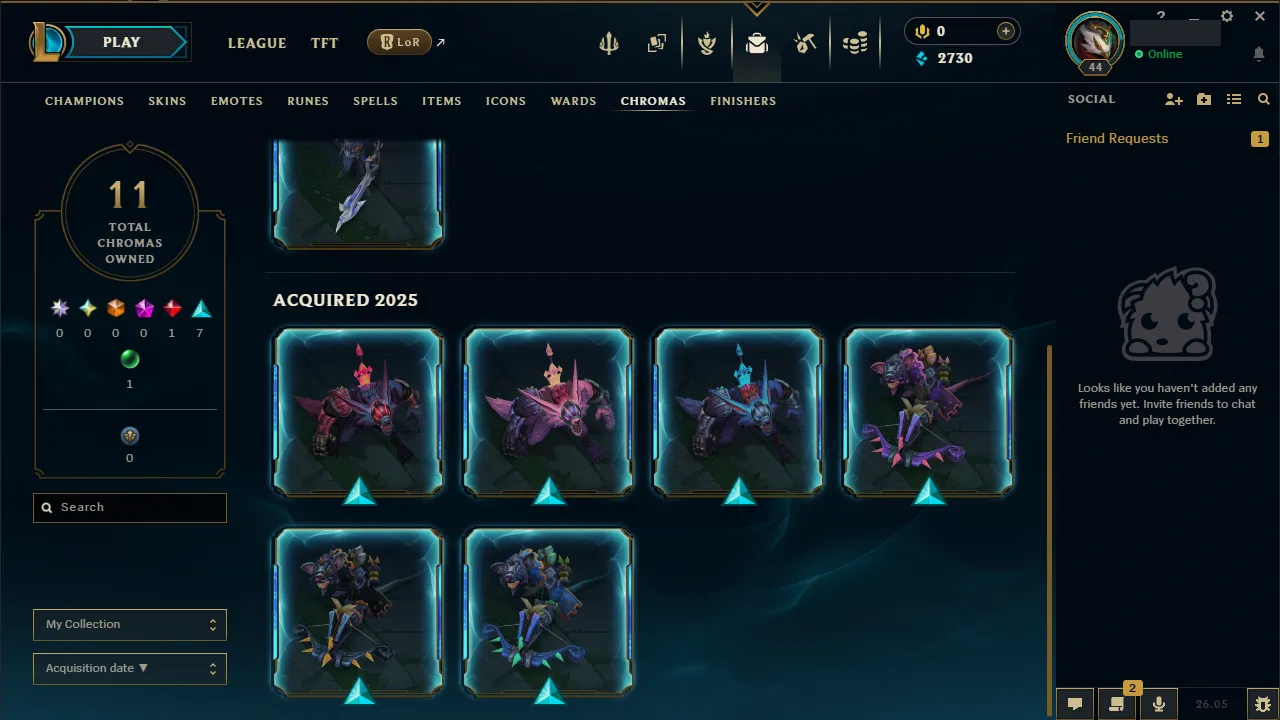The image size is (1280, 720).
Task: Click the add-friend icon in Social panel
Action: click(x=1173, y=99)
